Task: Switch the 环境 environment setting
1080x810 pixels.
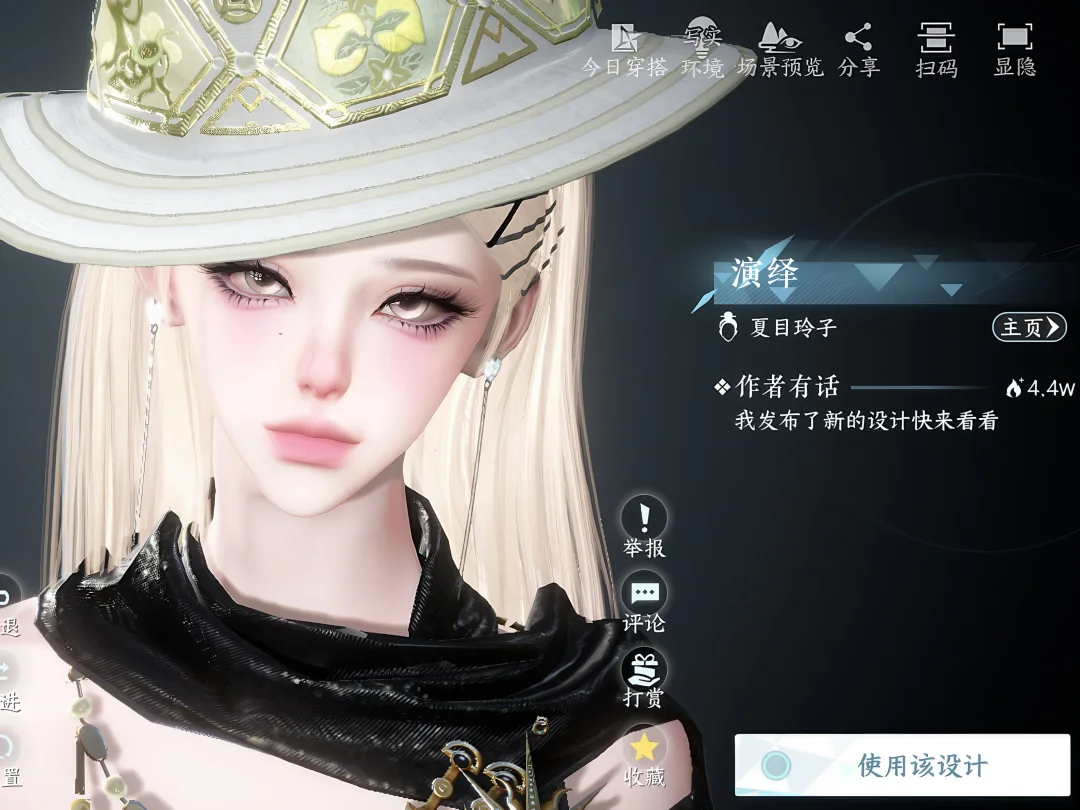Action: click(702, 50)
